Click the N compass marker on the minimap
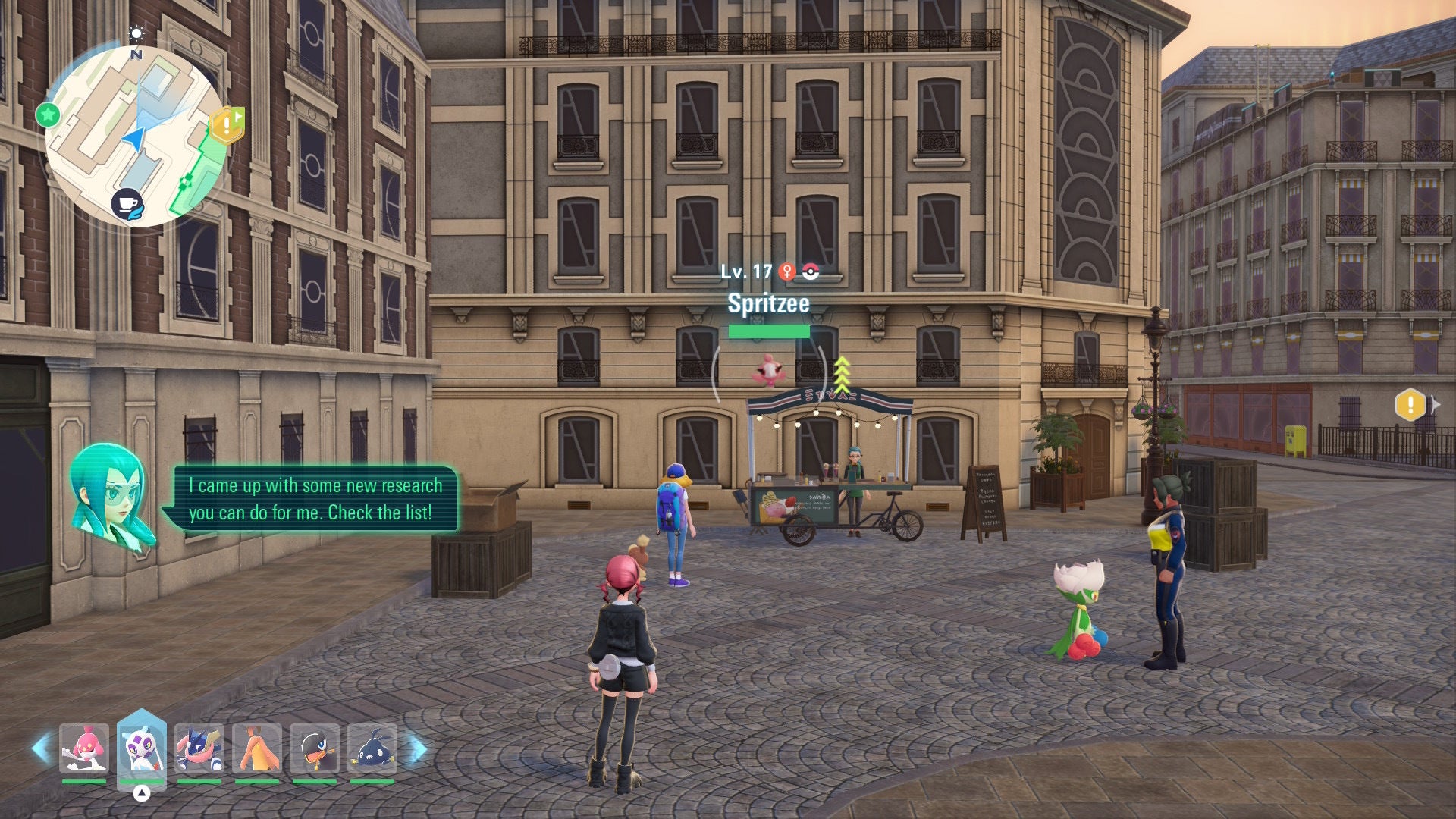Screen dimensions: 1456x819 [x=135, y=55]
